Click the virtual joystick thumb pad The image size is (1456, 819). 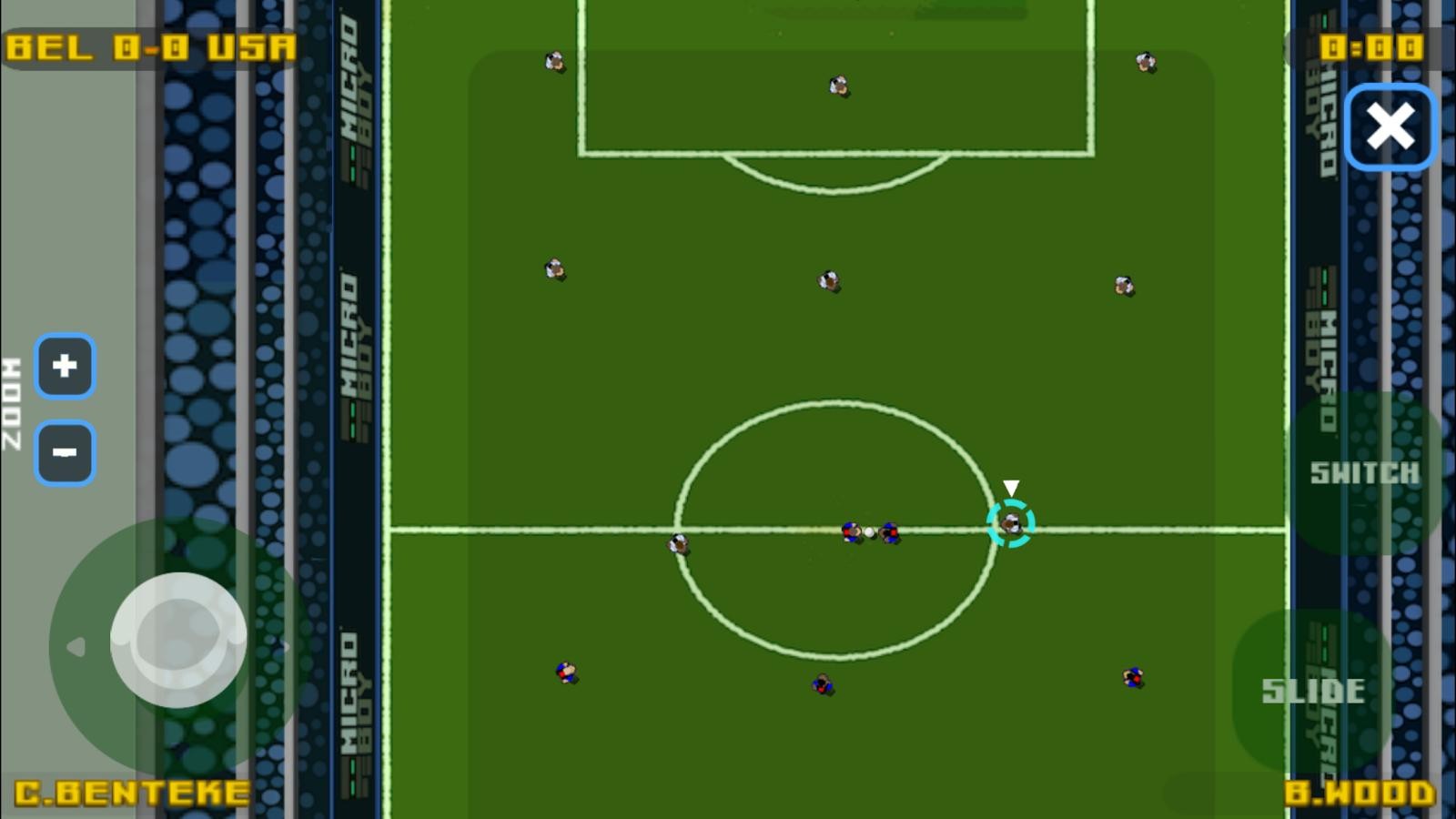(x=178, y=640)
